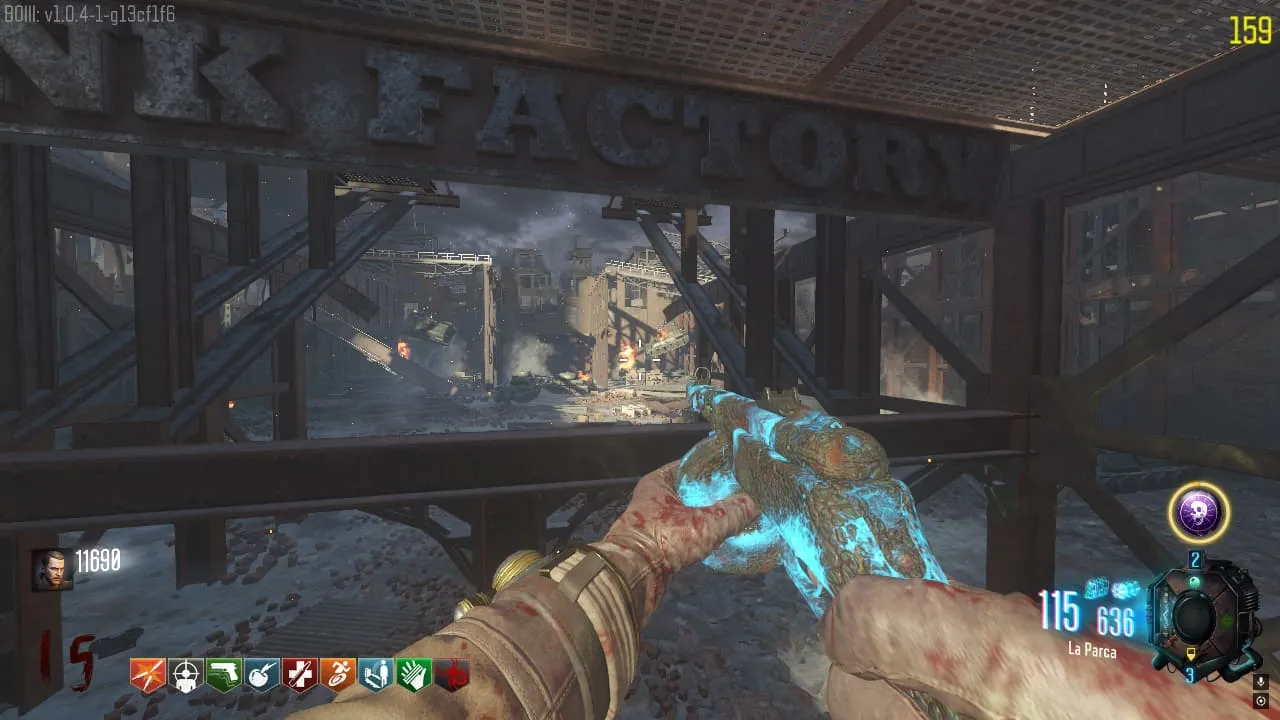Select the orange lightning perk icon
1280x720 pixels.
click(147, 675)
